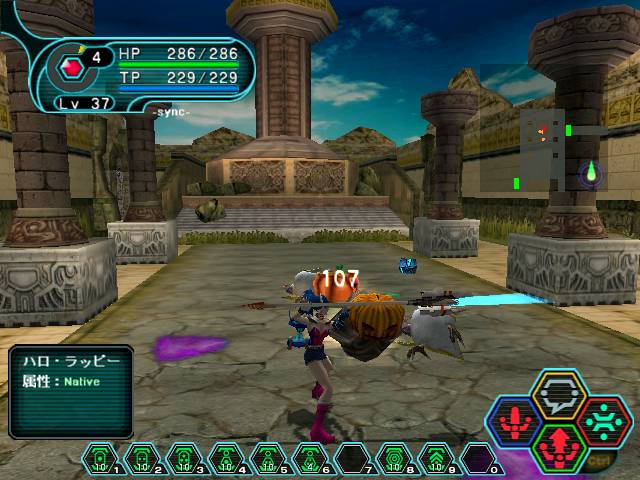Screen dimensions: 640x480
Task: Select hotbar slot number 1
Action: pyautogui.click(x=101, y=457)
